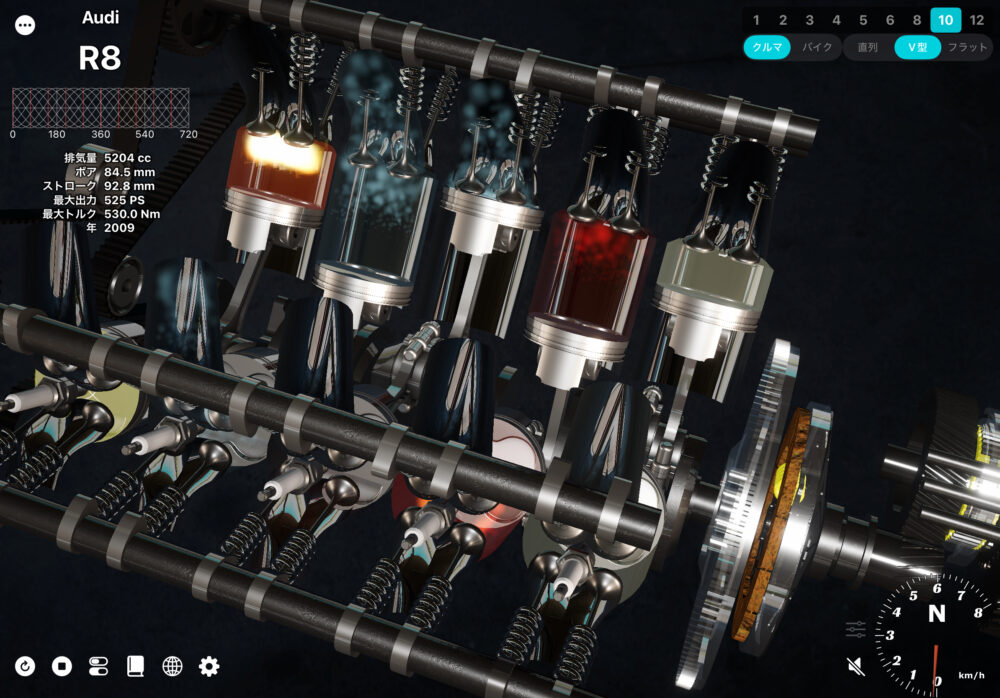Open the toggle switches options icon
This screenshot has width=1000, height=698.
coord(99,666)
